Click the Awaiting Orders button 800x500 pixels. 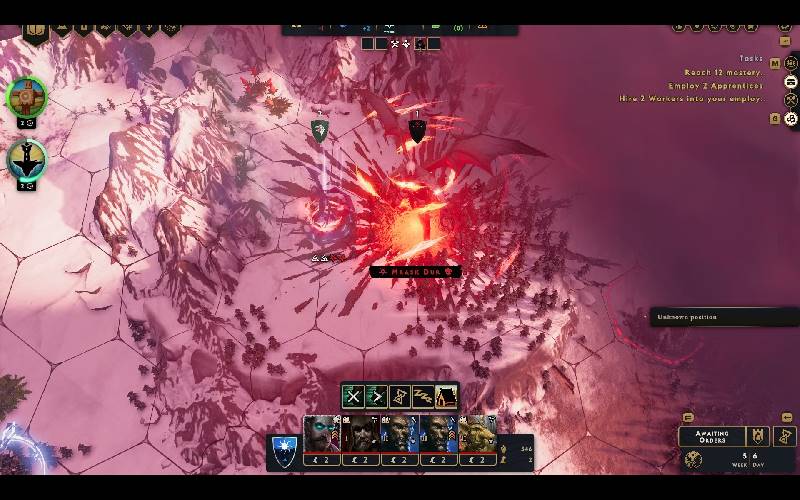click(x=711, y=436)
